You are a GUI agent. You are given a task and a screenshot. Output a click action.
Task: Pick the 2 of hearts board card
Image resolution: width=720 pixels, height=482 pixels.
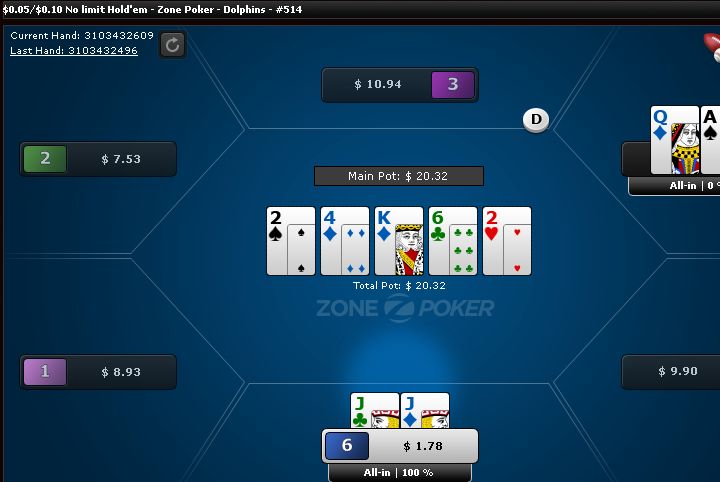(506, 241)
